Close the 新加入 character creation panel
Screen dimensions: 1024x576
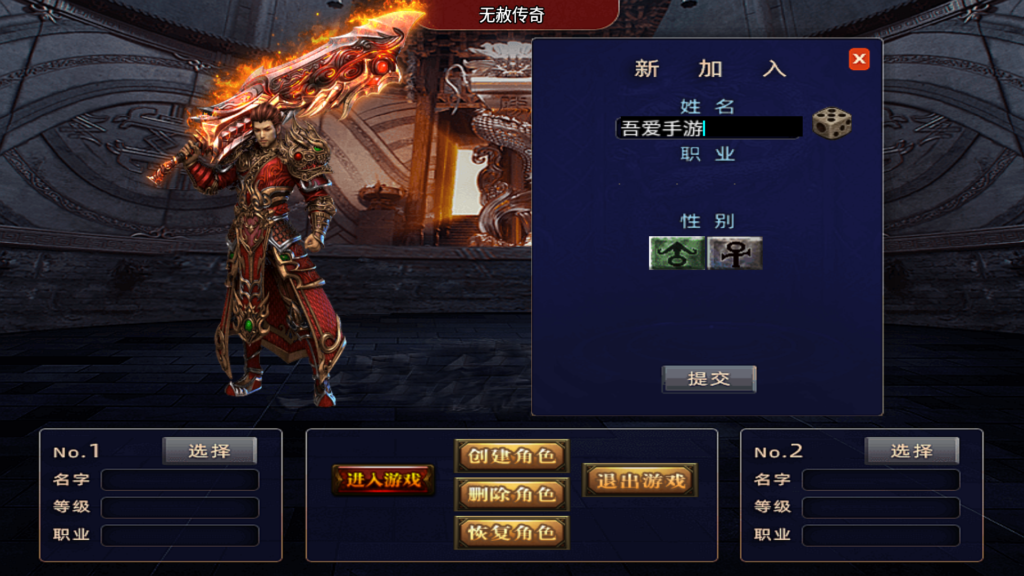click(x=859, y=60)
